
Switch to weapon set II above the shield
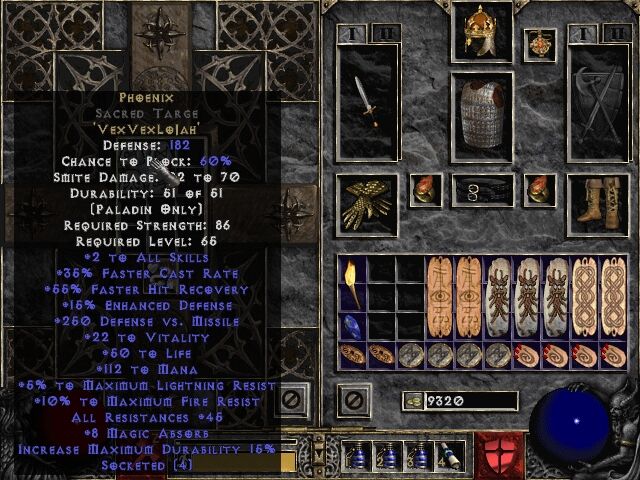tap(613, 34)
